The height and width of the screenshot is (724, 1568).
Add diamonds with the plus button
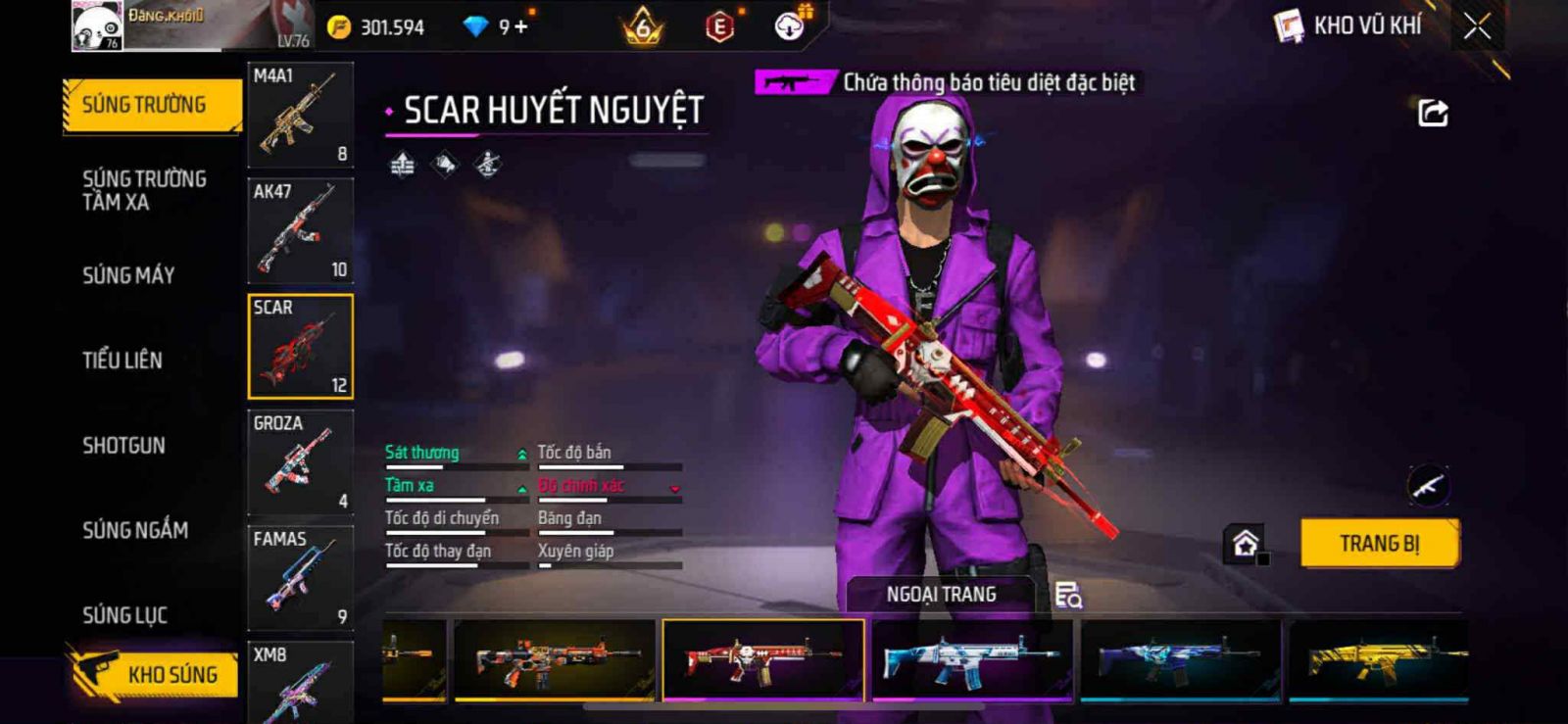(520, 26)
